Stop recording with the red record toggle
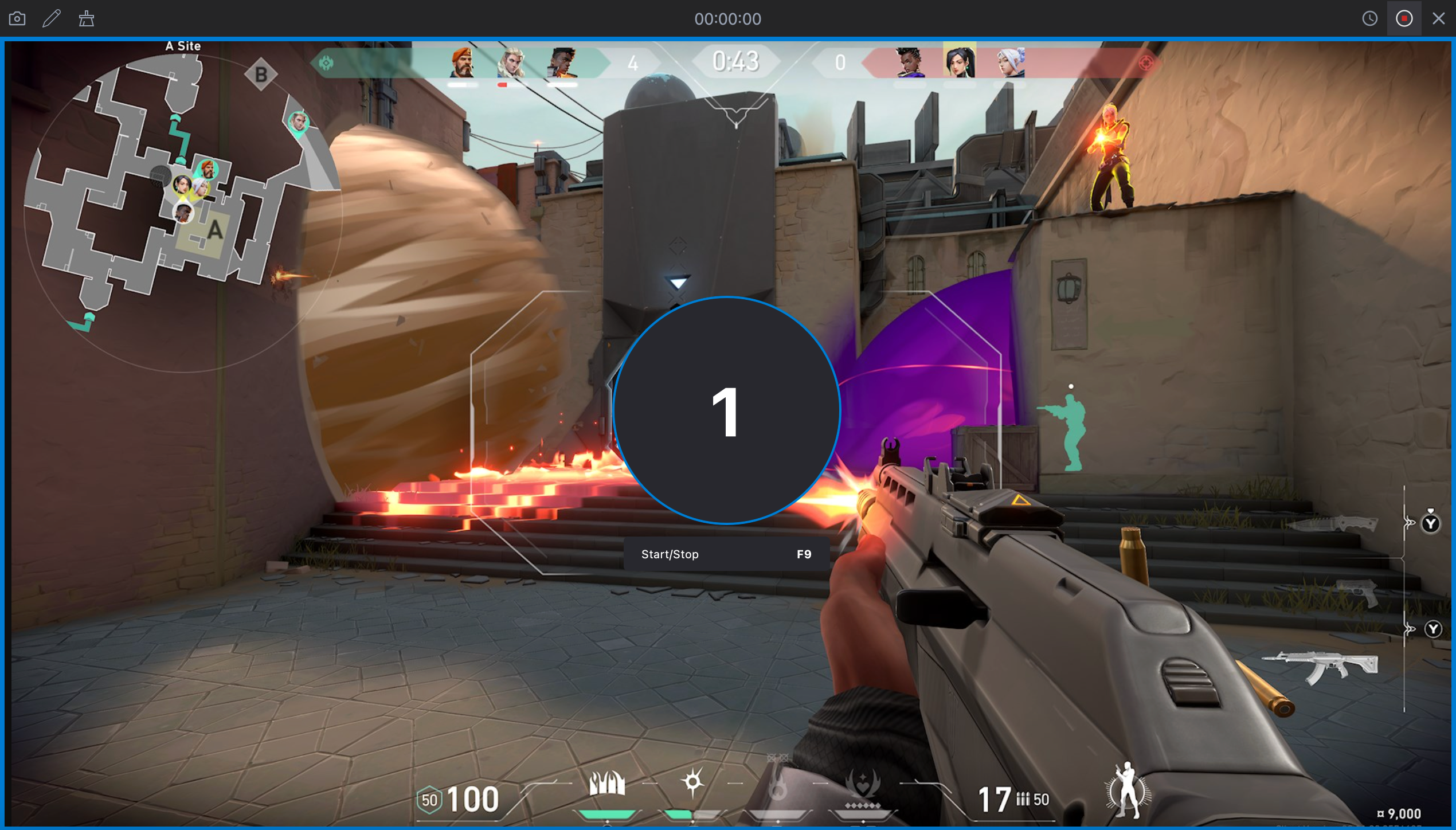The image size is (1456, 830). (x=1404, y=18)
